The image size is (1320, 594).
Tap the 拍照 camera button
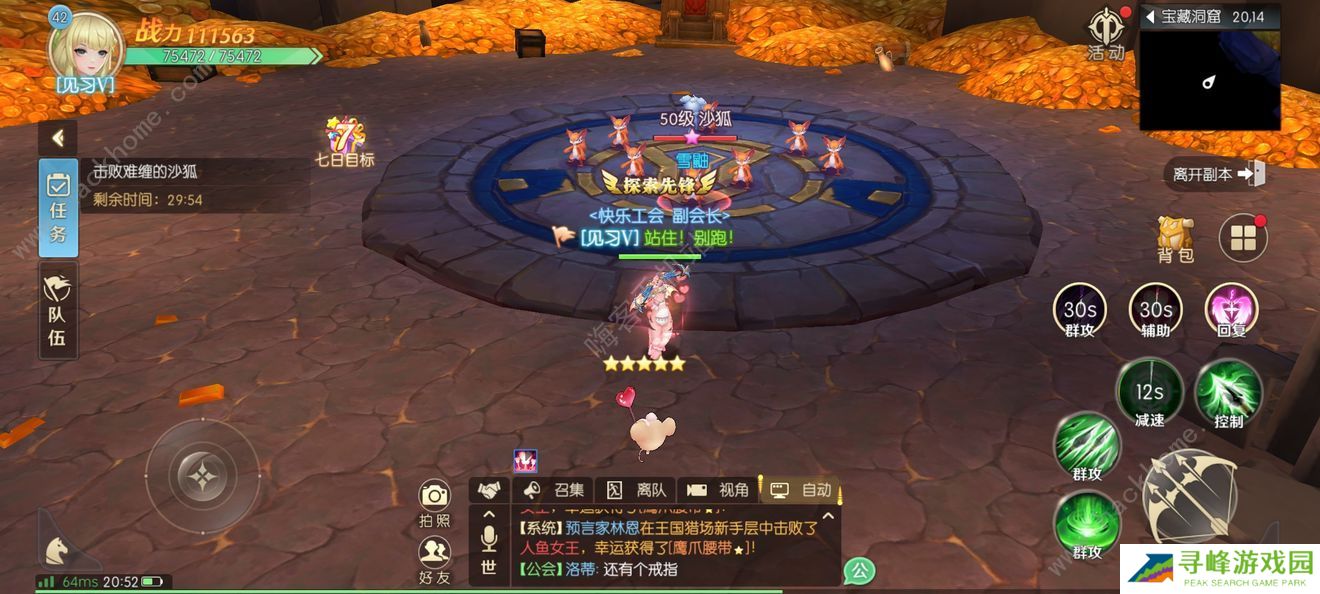pyautogui.click(x=435, y=503)
